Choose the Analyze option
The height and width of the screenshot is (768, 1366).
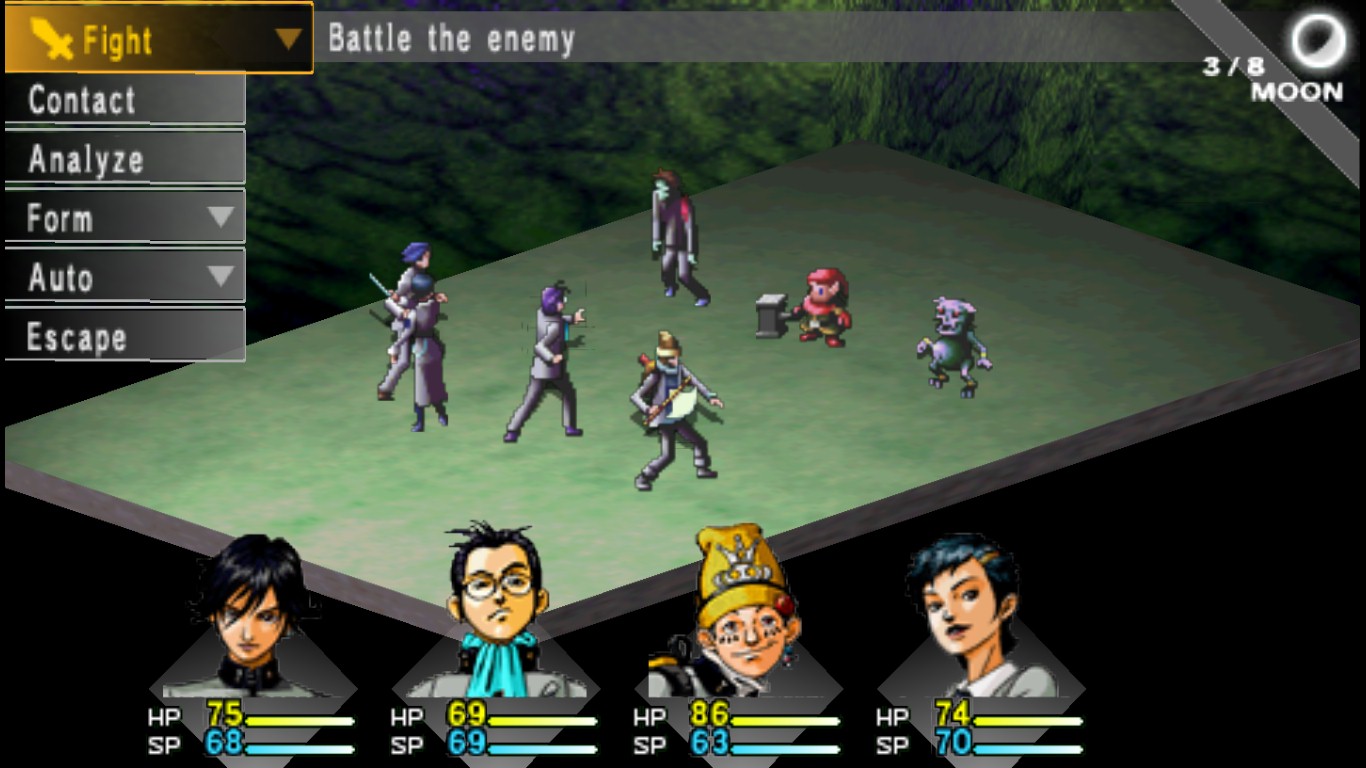[82, 158]
